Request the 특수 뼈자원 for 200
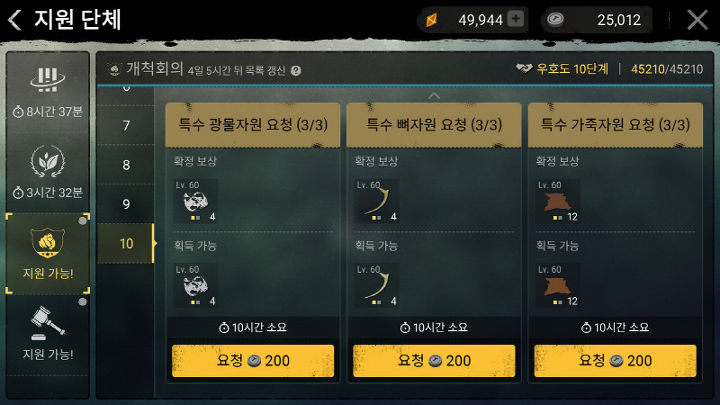 (x=434, y=360)
